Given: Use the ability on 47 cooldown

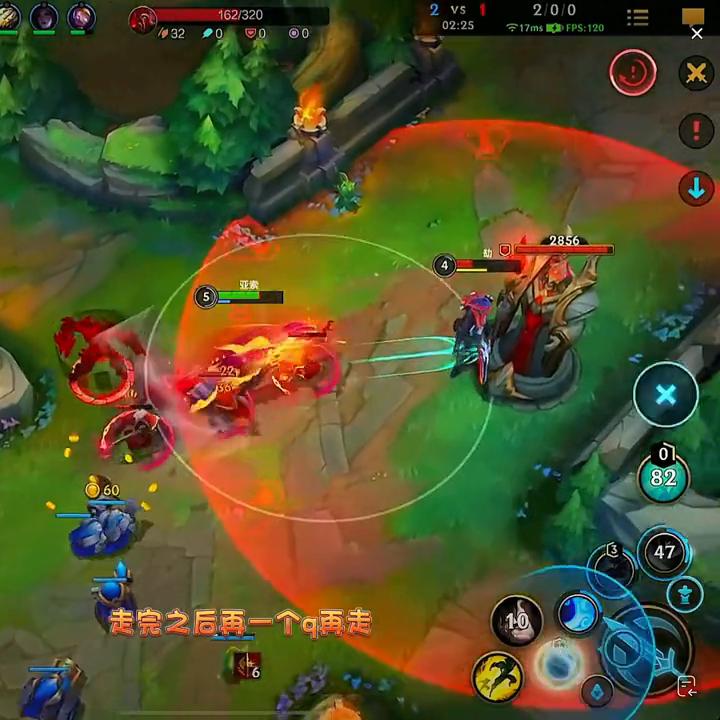Looking at the screenshot, I should point(664,551).
